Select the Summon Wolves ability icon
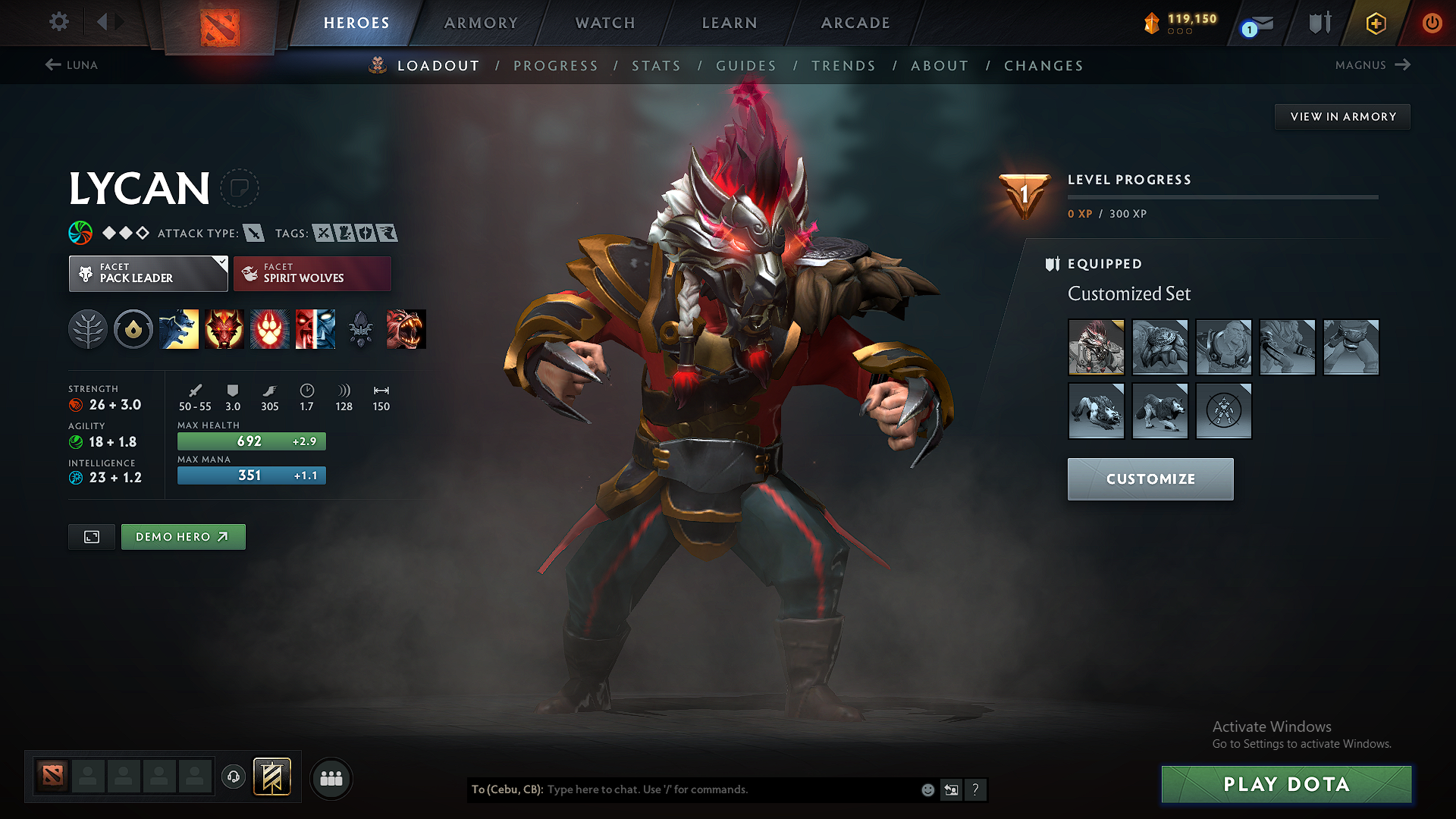The image size is (1456, 819). click(x=179, y=329)
